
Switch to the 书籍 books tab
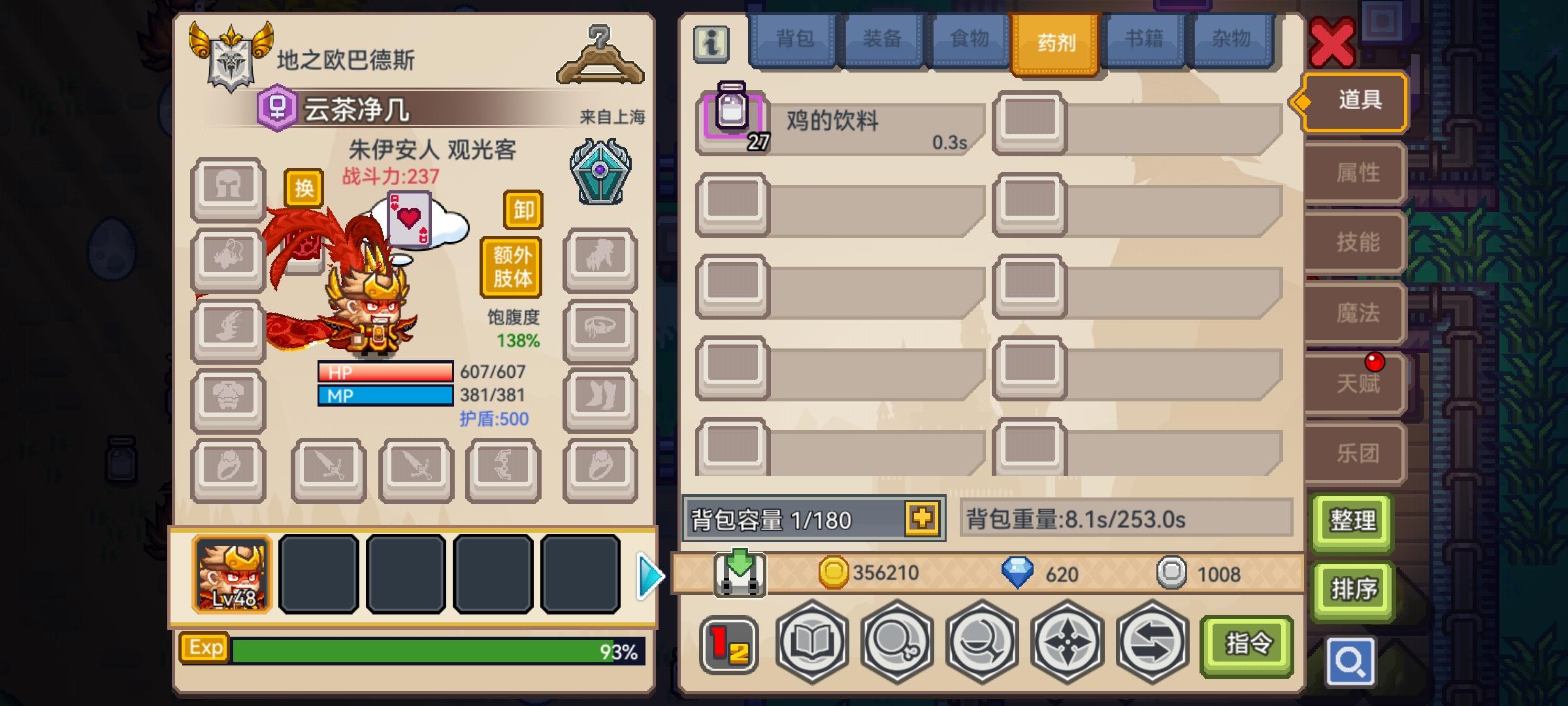[x=1143, y=39]
